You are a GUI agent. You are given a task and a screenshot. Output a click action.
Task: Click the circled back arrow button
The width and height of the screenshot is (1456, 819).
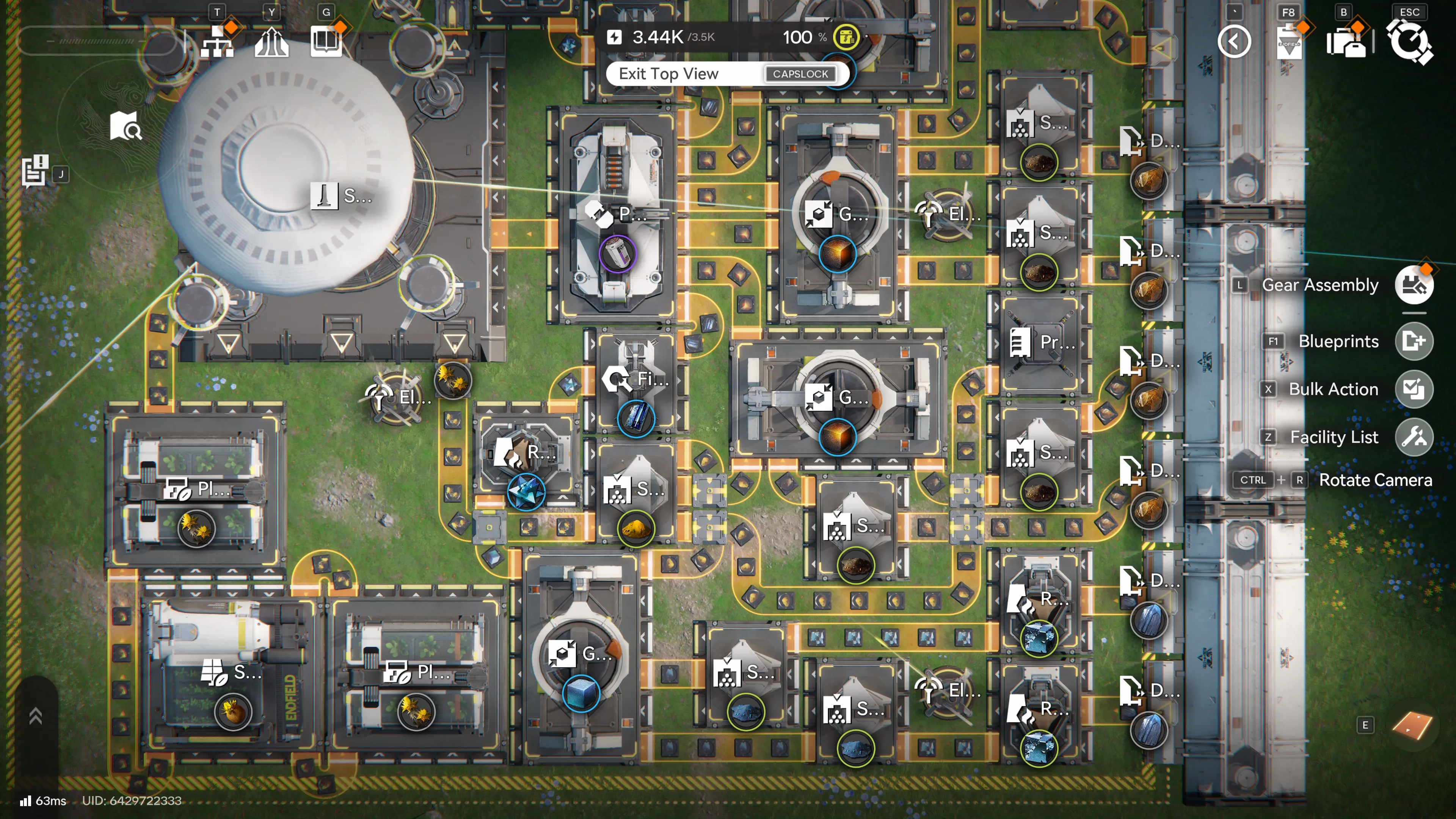coord(1234,42)
